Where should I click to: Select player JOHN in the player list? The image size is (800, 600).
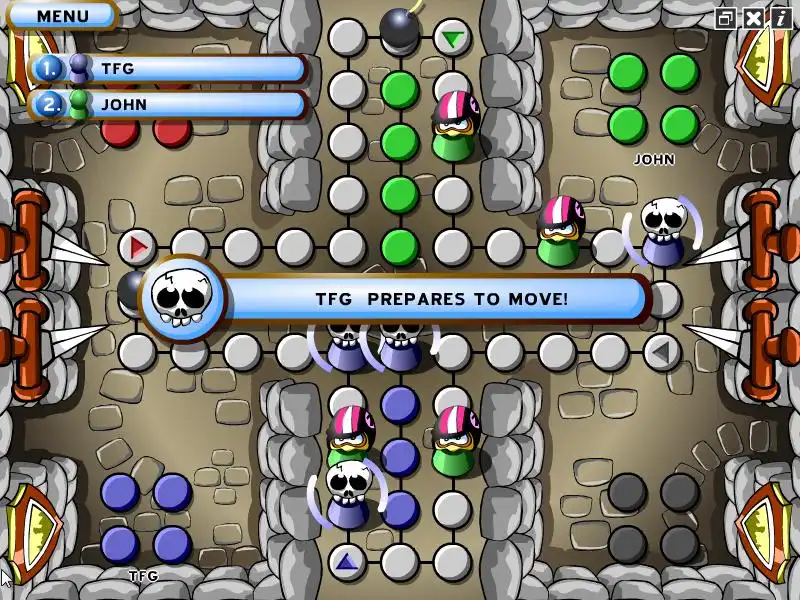coord(168,104)
